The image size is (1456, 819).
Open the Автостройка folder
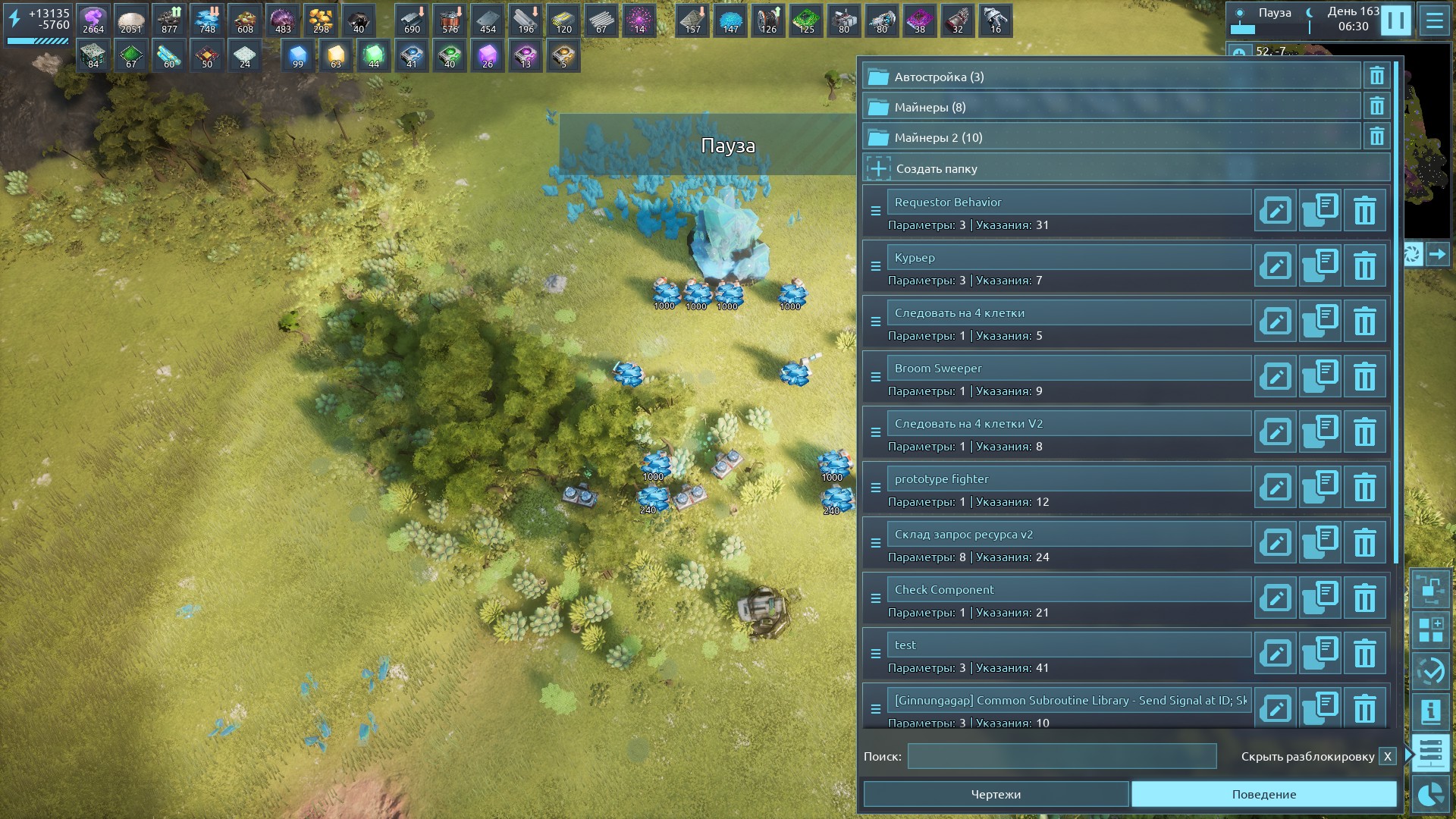pyautogui.click(x=1111, y=77)
